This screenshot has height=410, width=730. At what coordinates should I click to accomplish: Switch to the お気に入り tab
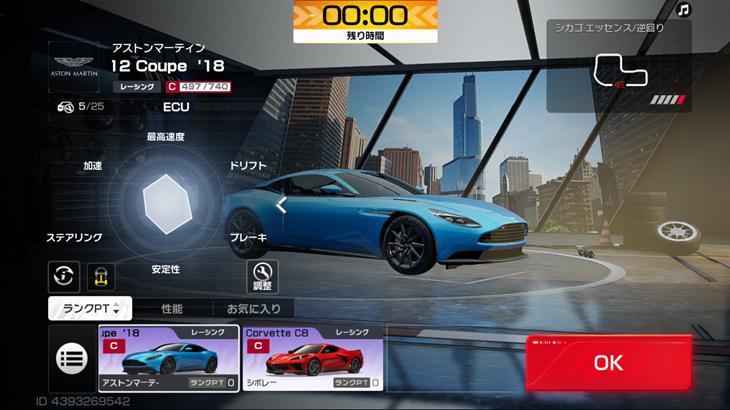[253, 309]
